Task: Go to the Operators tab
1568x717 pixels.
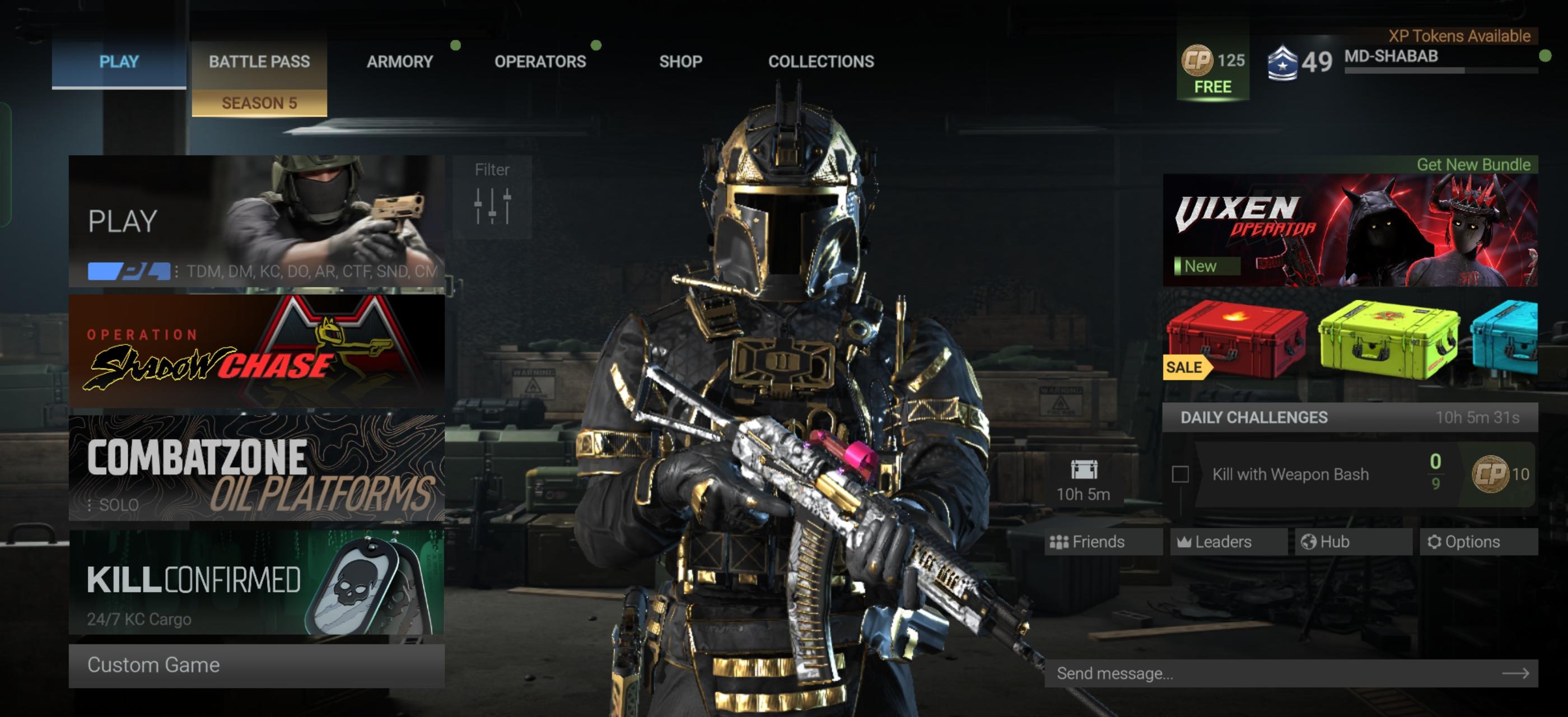Action: [540, 62]
